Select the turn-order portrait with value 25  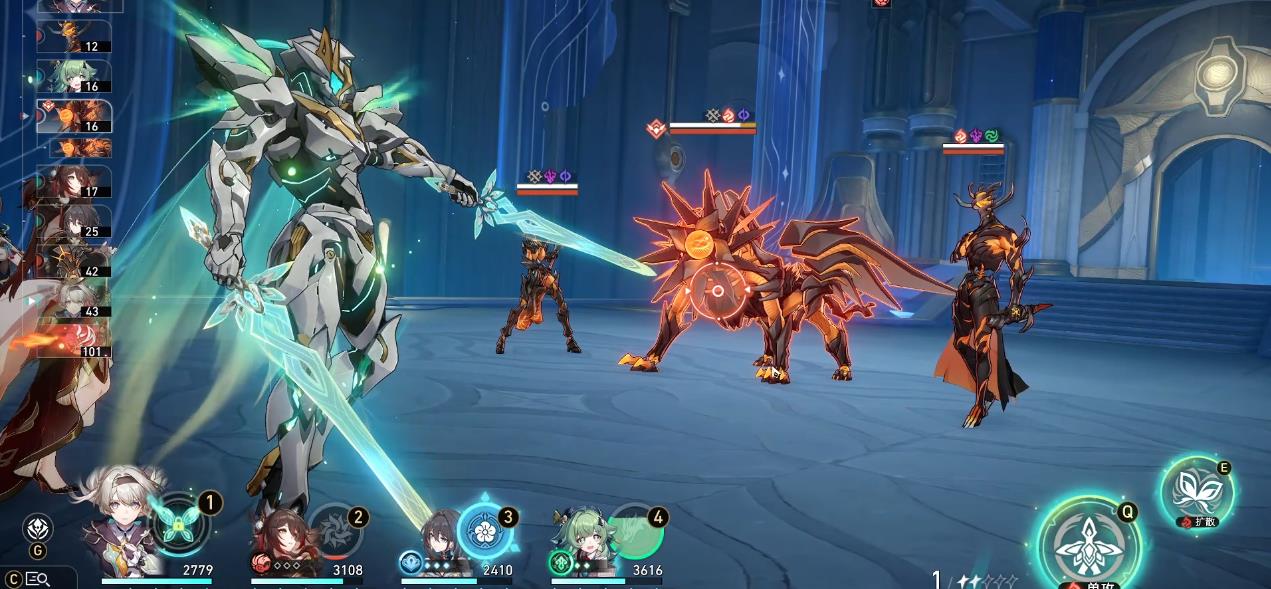(74, 222)
